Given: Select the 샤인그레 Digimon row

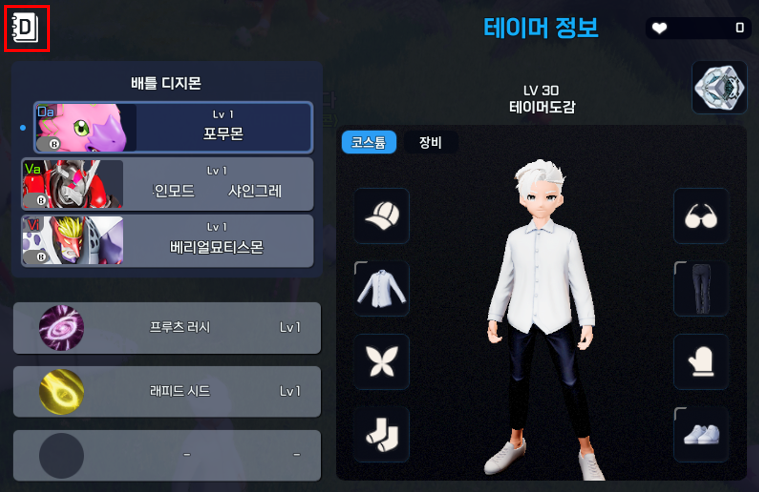Looking at the screenshot, I should click(x=168, y=183).
